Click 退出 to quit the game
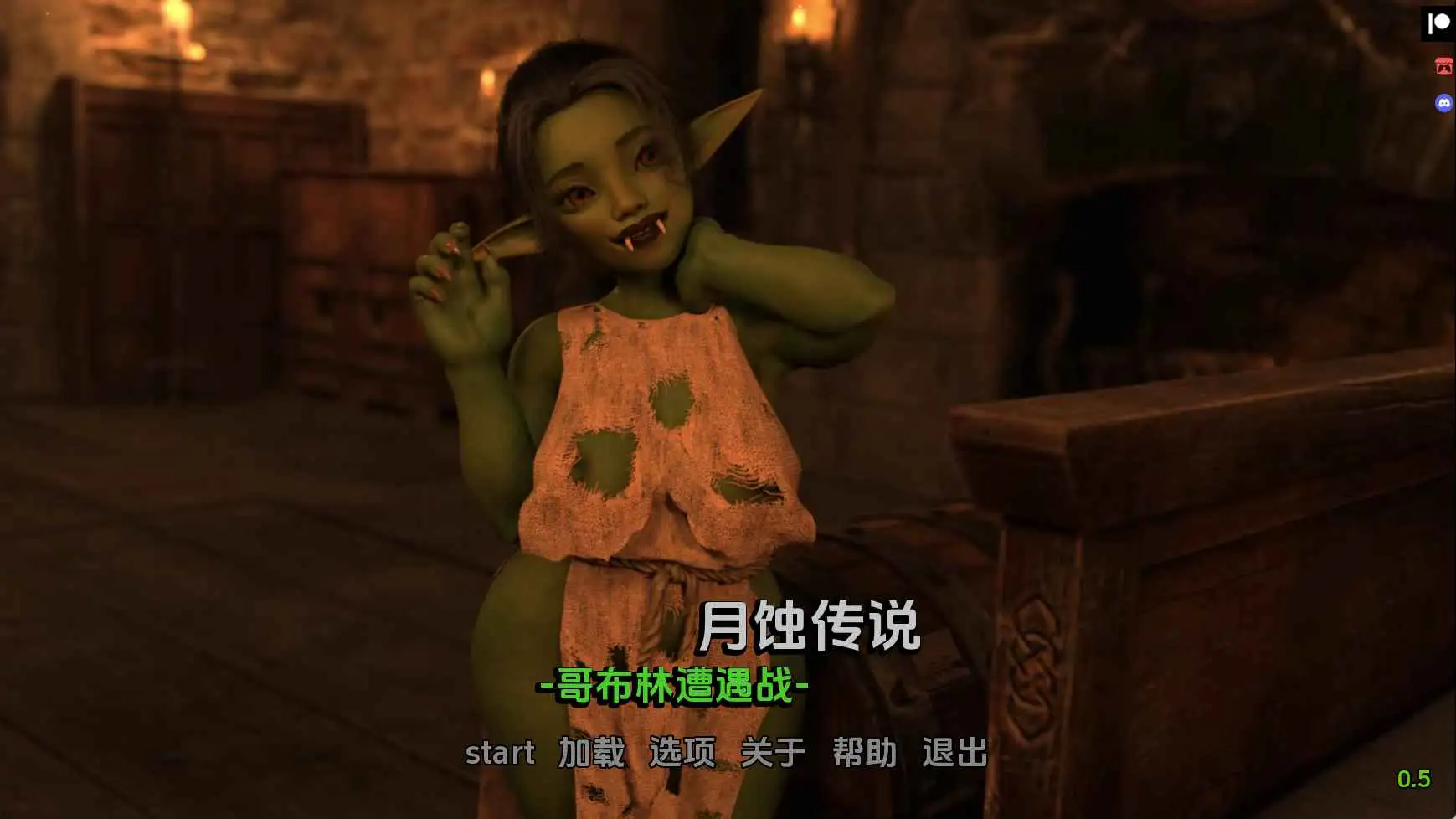 957,753
